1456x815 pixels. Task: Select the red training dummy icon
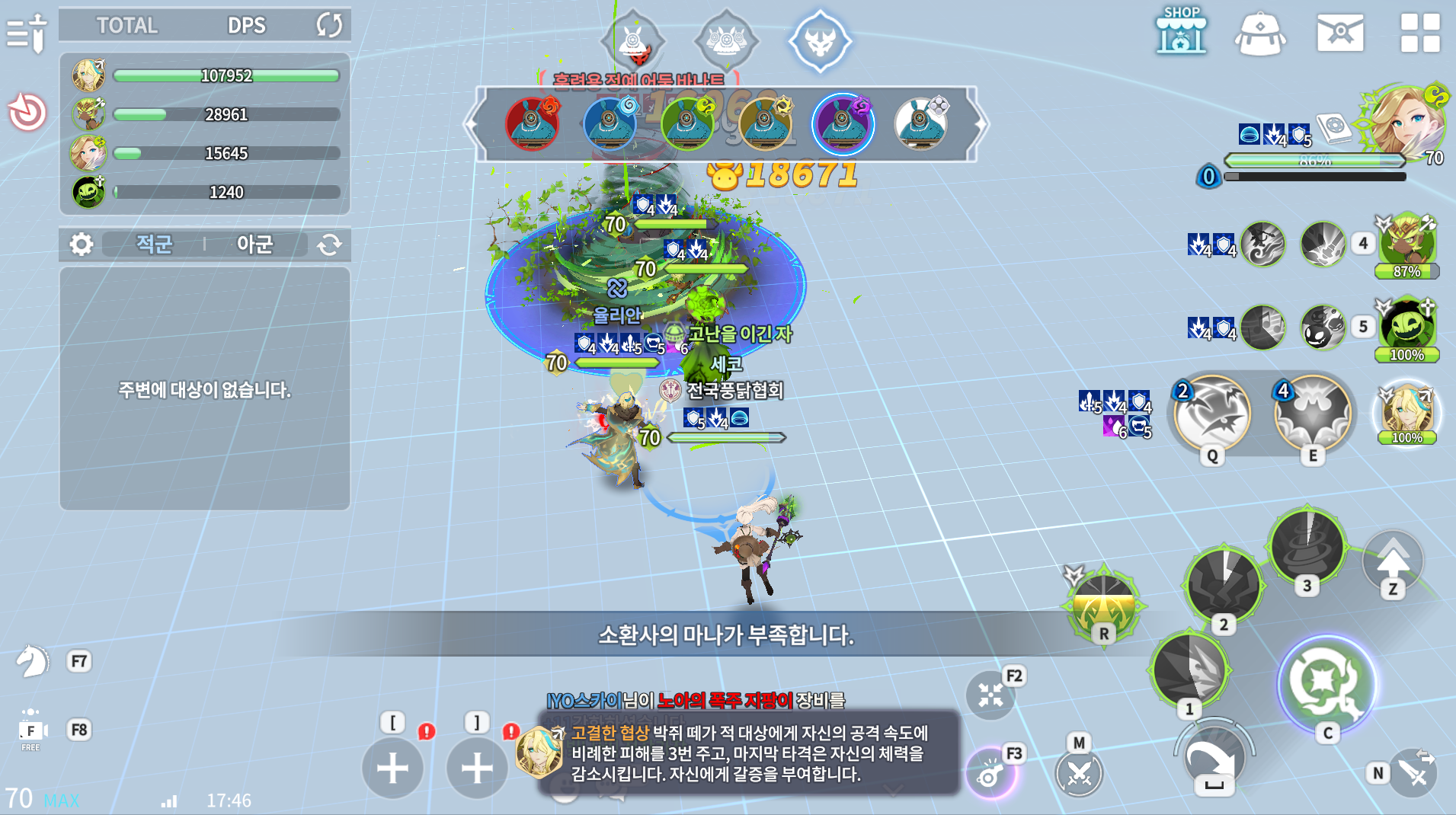click(x=532, y=123)
